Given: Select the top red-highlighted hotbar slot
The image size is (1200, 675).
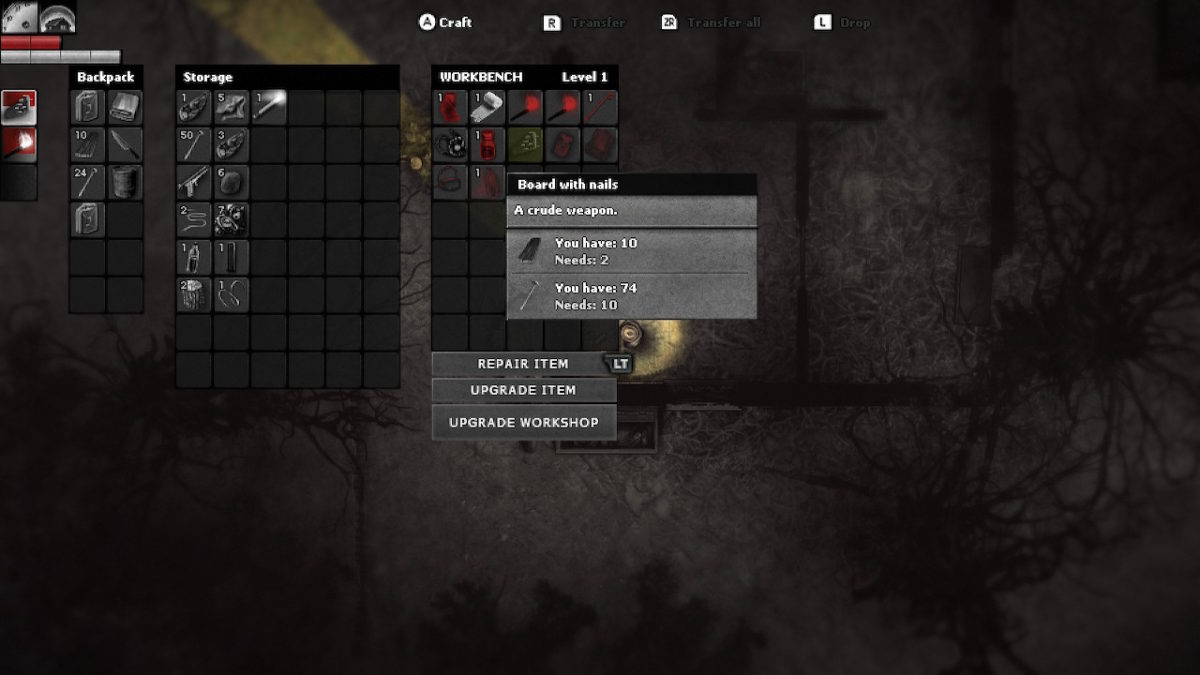Looking at the screenshot, I should [19, 107].
